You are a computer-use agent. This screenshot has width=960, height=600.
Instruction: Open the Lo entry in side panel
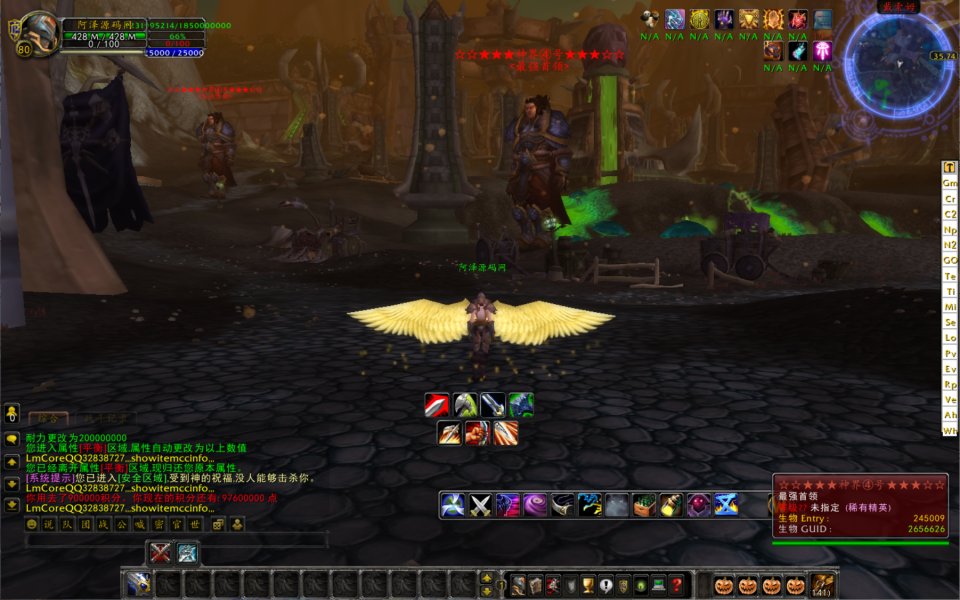(950, 338)
